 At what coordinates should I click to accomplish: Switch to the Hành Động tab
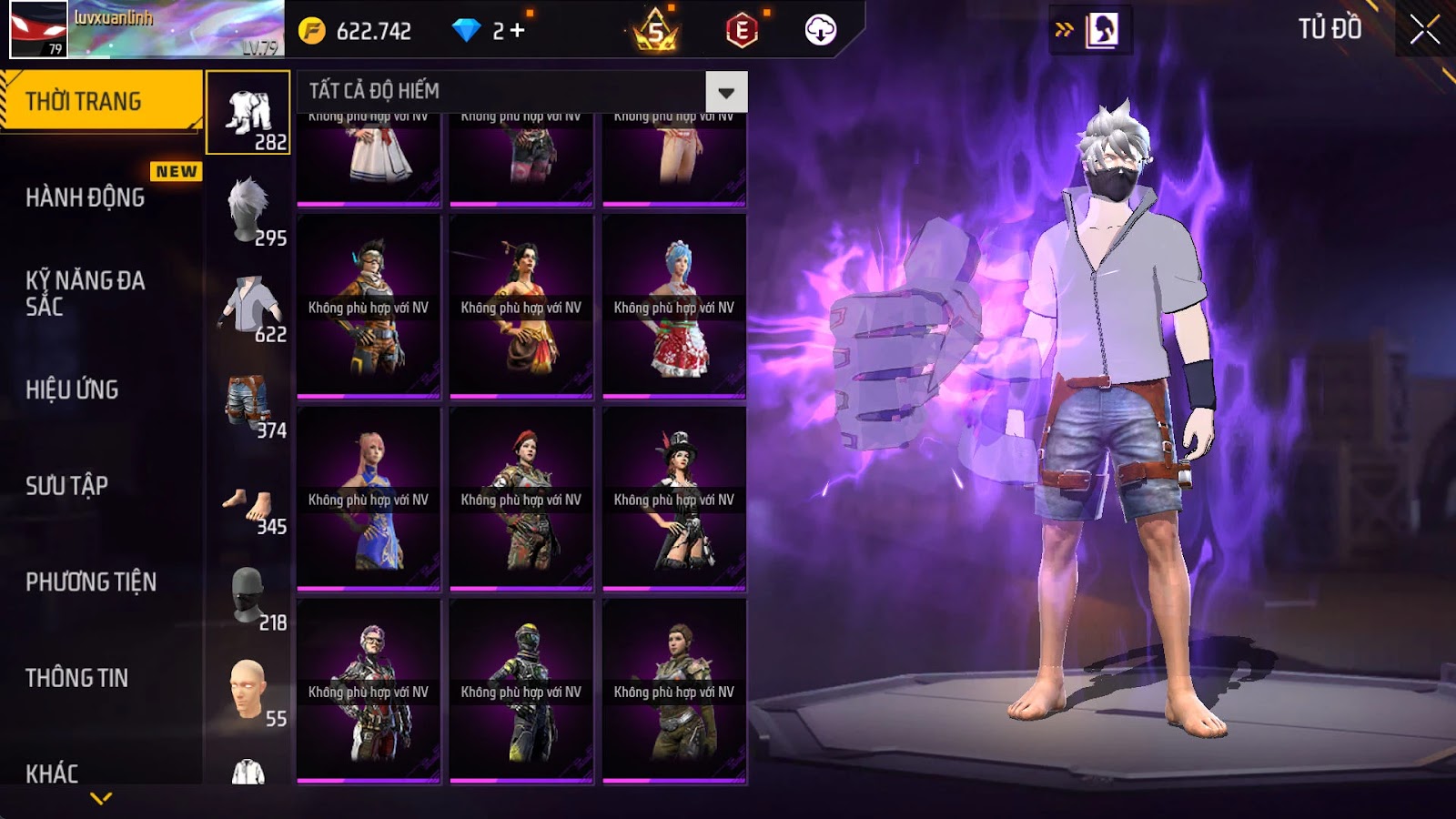(86, 197)
